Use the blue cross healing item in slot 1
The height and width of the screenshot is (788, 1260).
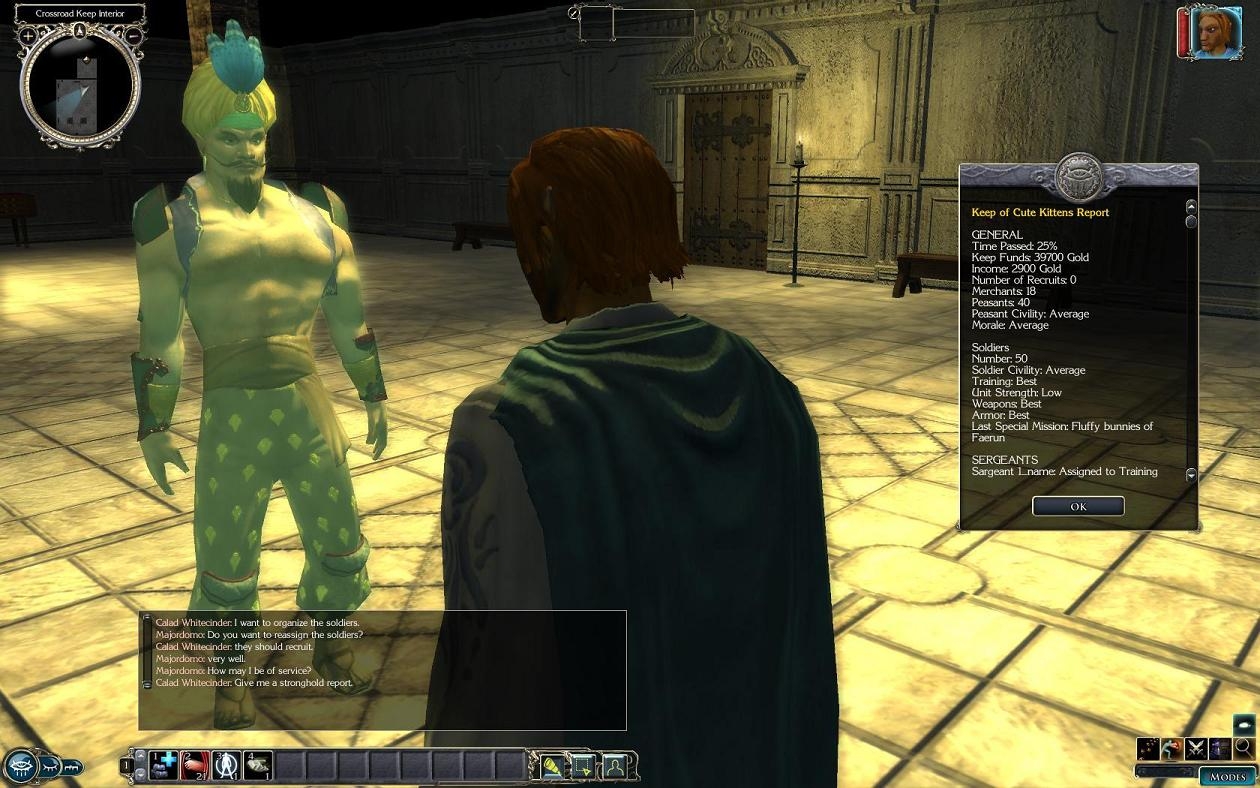tap(164, 766)
